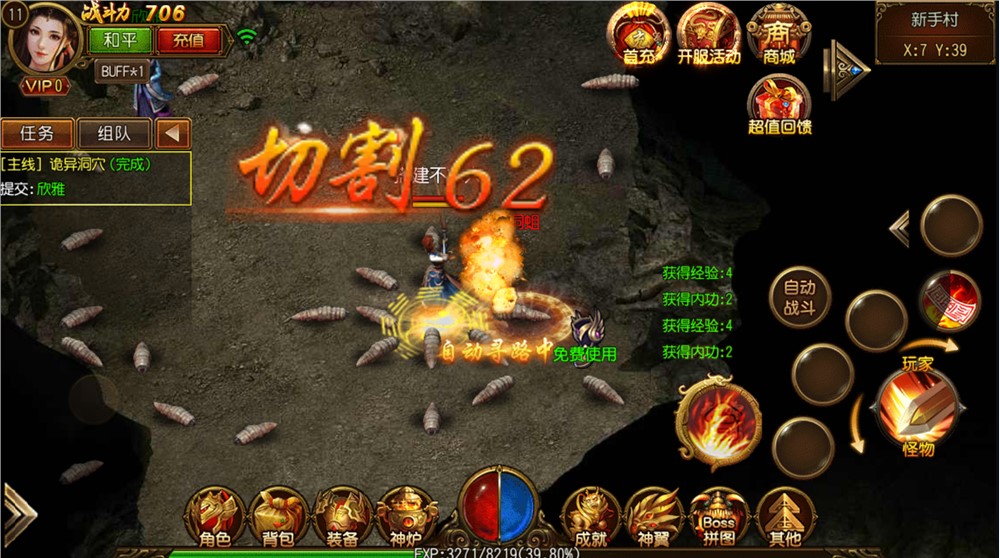Switch to the 任务 quest tab
Image resolution: width=1000 pixels, height=558 pixels.
37,133
